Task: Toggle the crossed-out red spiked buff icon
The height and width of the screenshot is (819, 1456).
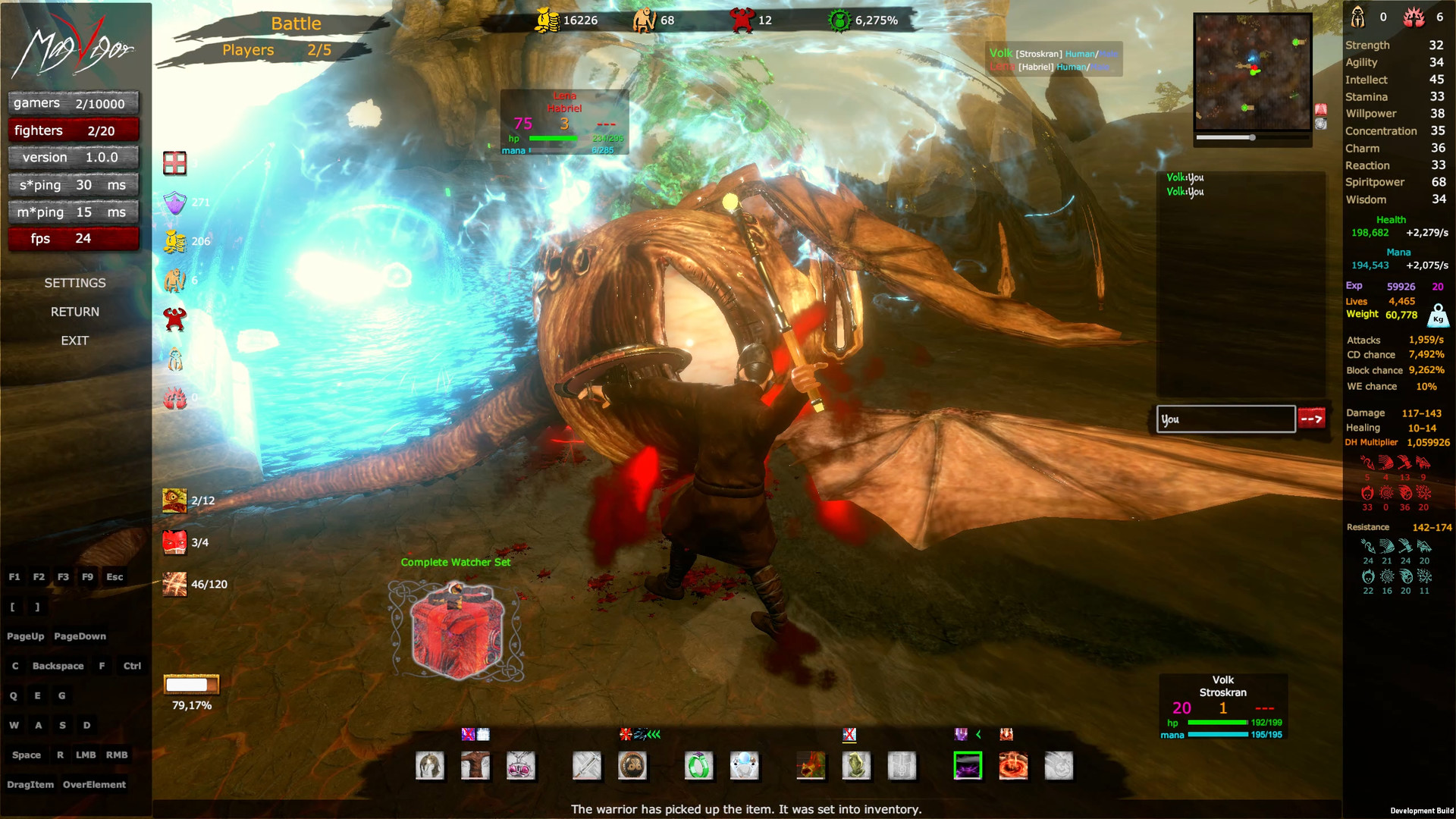Action: tap(625, 734)
